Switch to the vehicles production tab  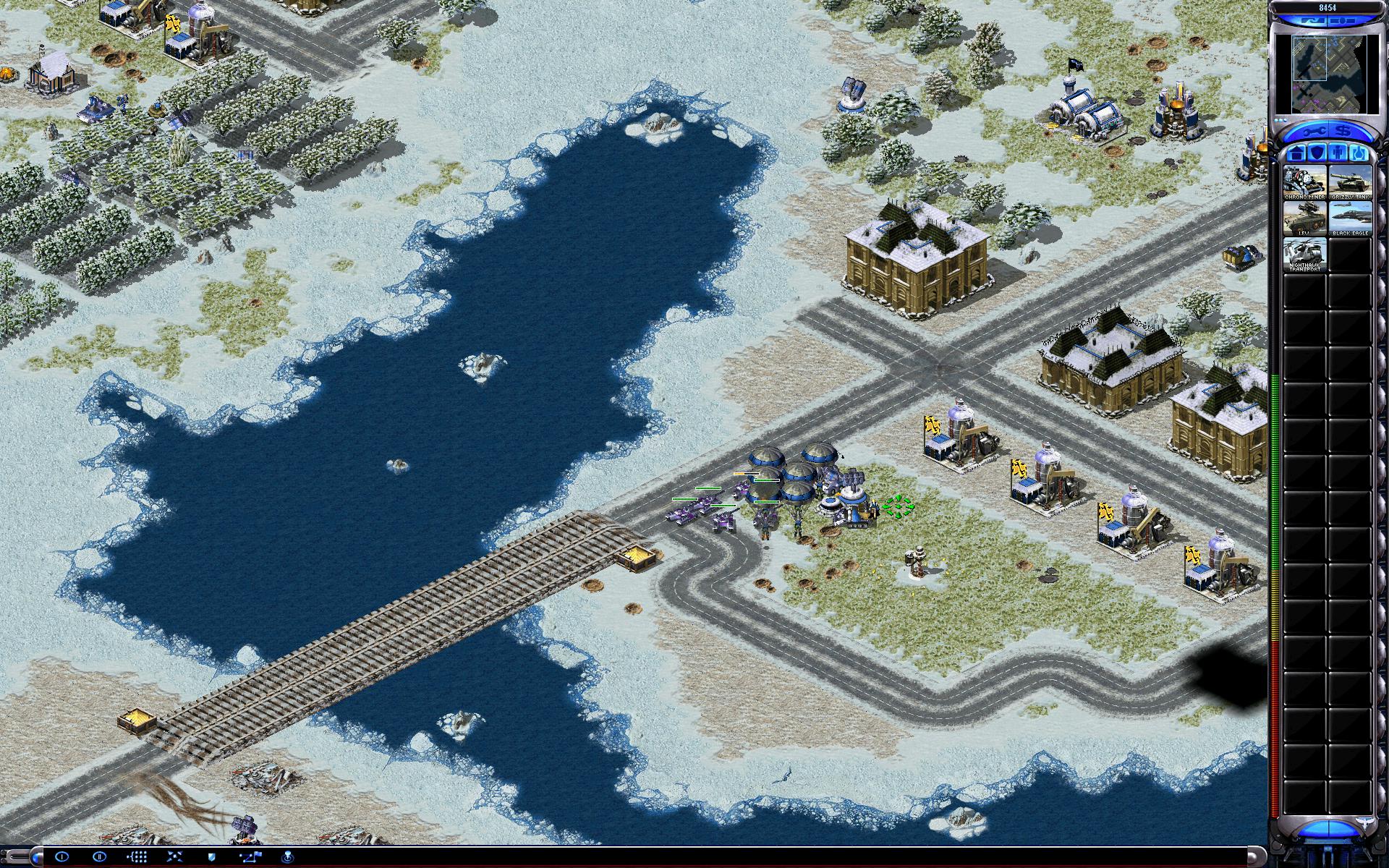[x=1359, y=153]
